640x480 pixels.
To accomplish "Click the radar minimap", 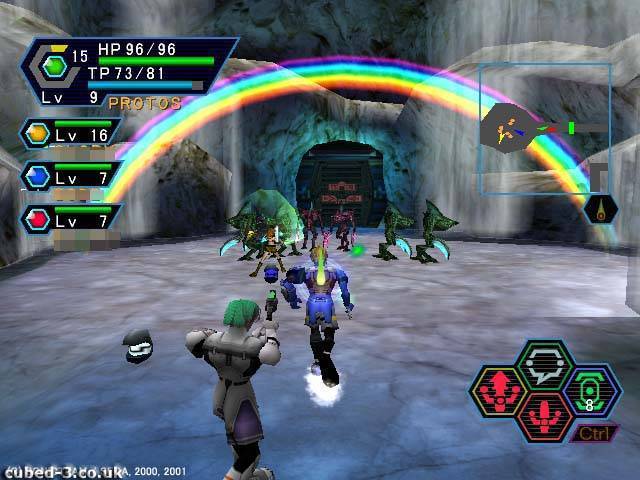I will pyautogui.click(x=544, y=128).
